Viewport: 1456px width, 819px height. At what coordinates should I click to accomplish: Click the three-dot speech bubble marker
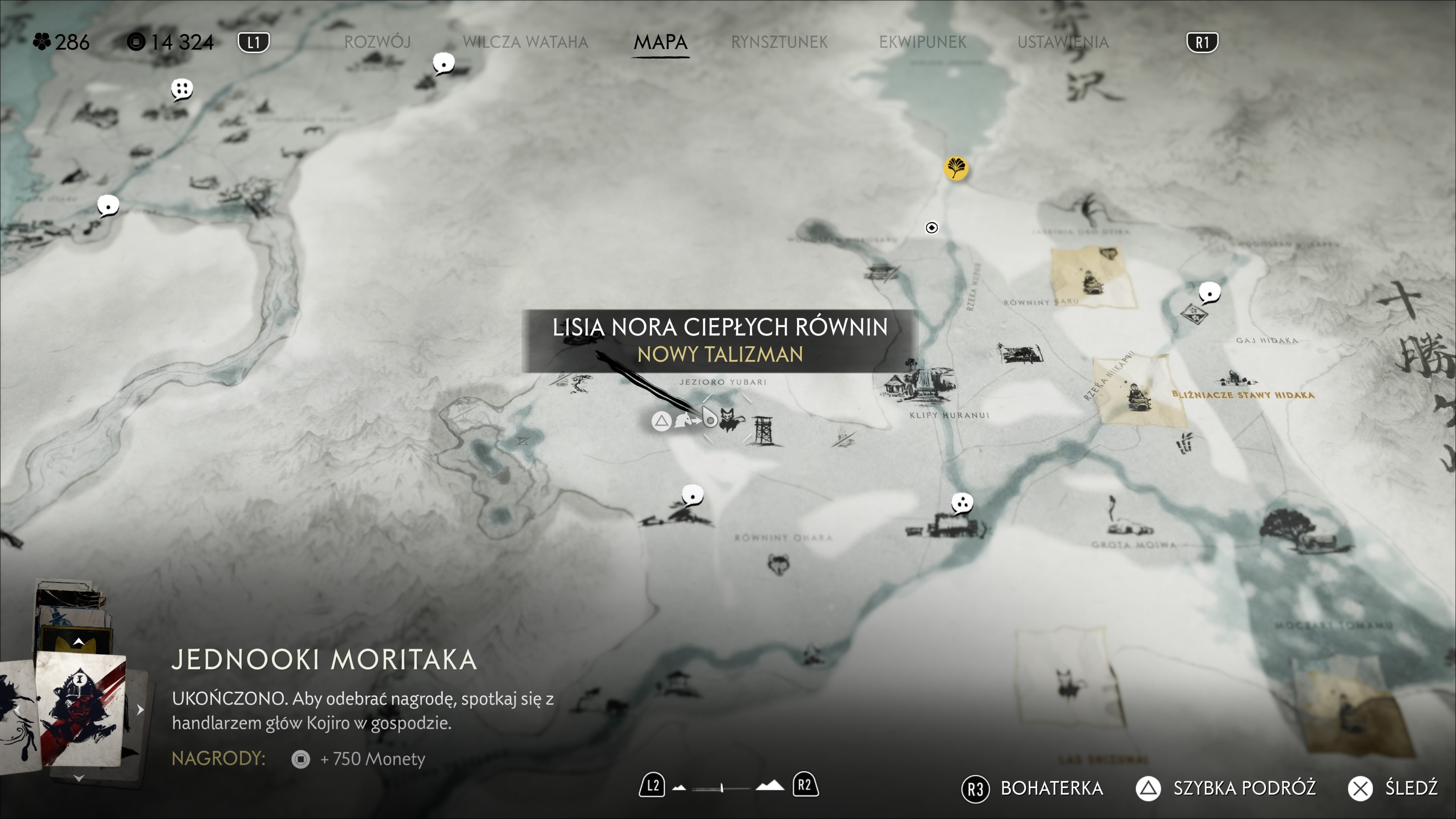click(962, 502)
